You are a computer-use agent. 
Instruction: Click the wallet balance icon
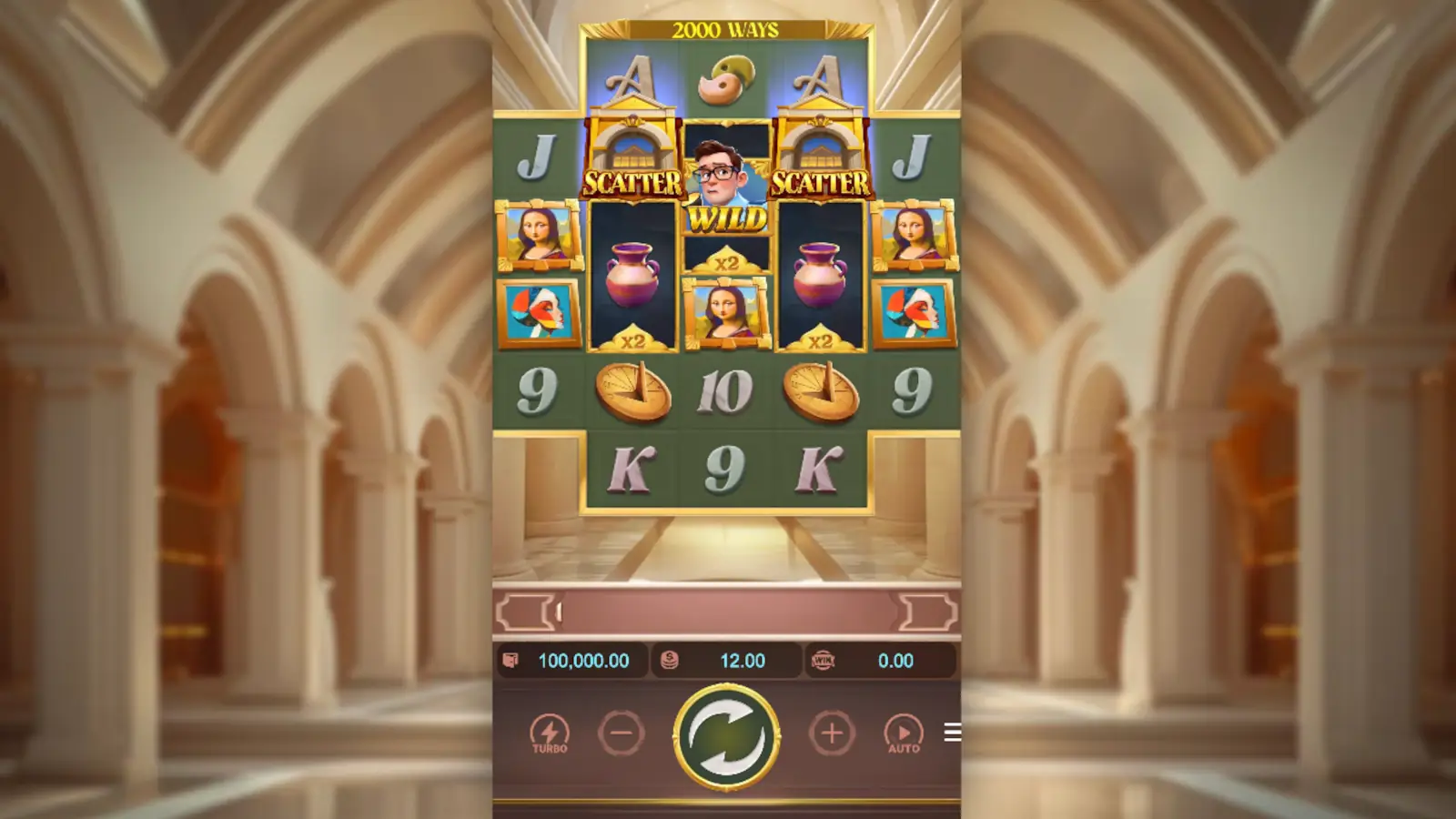pyautogui.click(x=511, y=662)
